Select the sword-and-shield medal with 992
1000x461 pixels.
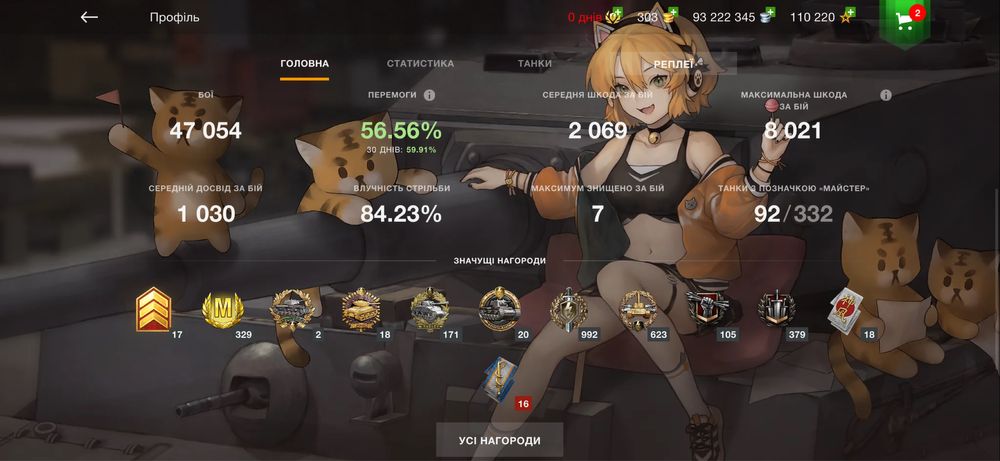click(567, 312)
